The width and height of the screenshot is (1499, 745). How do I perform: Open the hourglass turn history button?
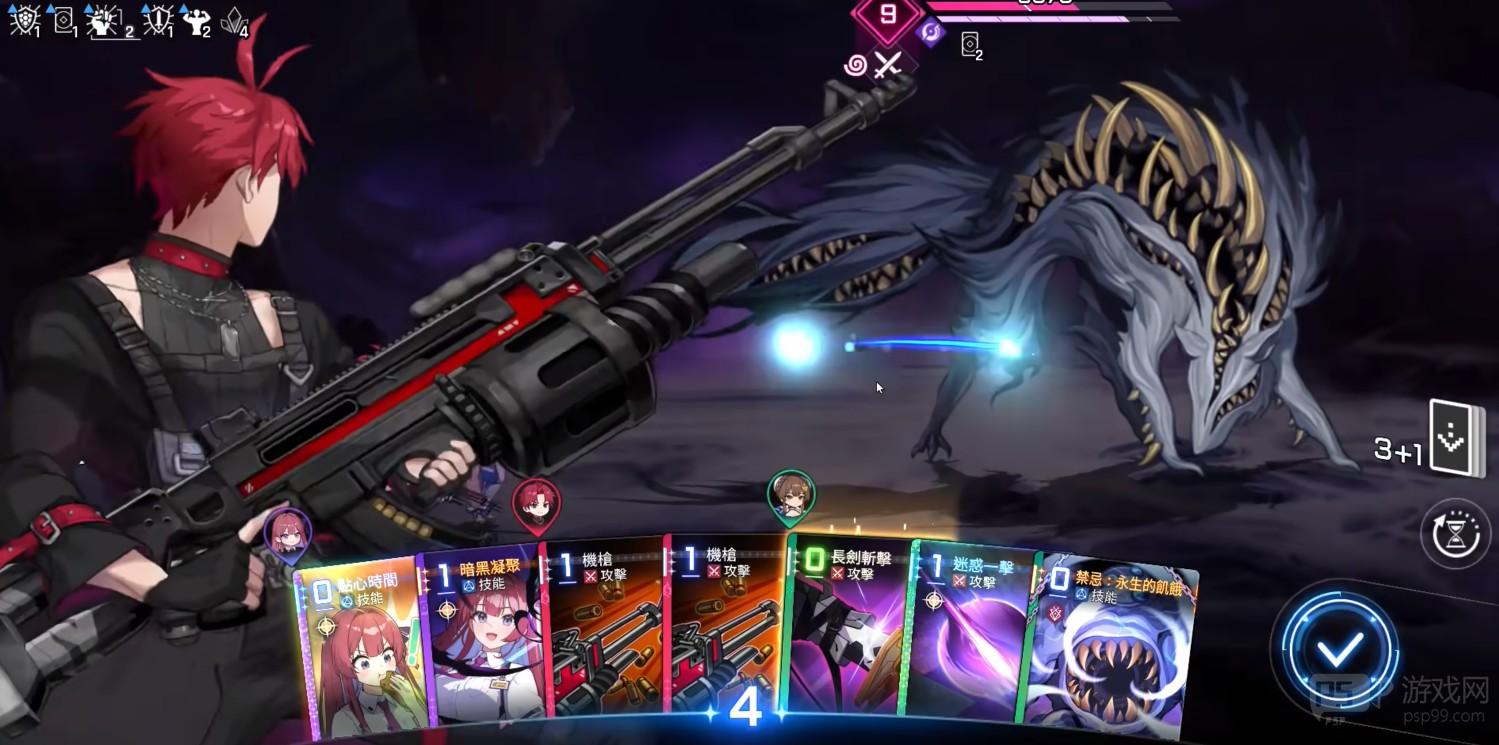1455,535
